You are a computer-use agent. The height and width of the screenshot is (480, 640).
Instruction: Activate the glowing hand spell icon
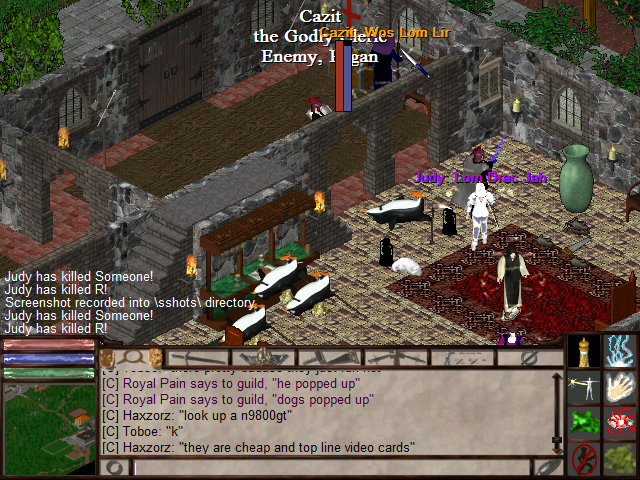tap(620, 387)
